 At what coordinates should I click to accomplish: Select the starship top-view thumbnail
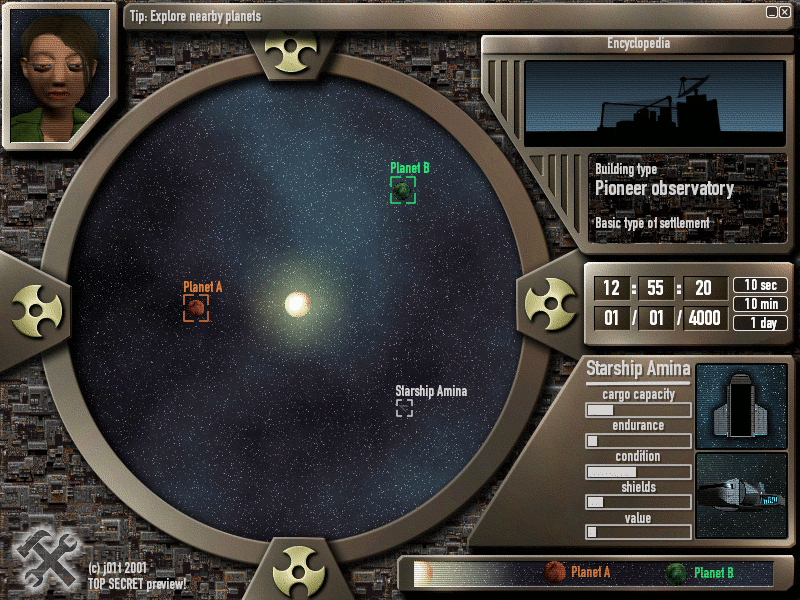[x=741, y=405]
